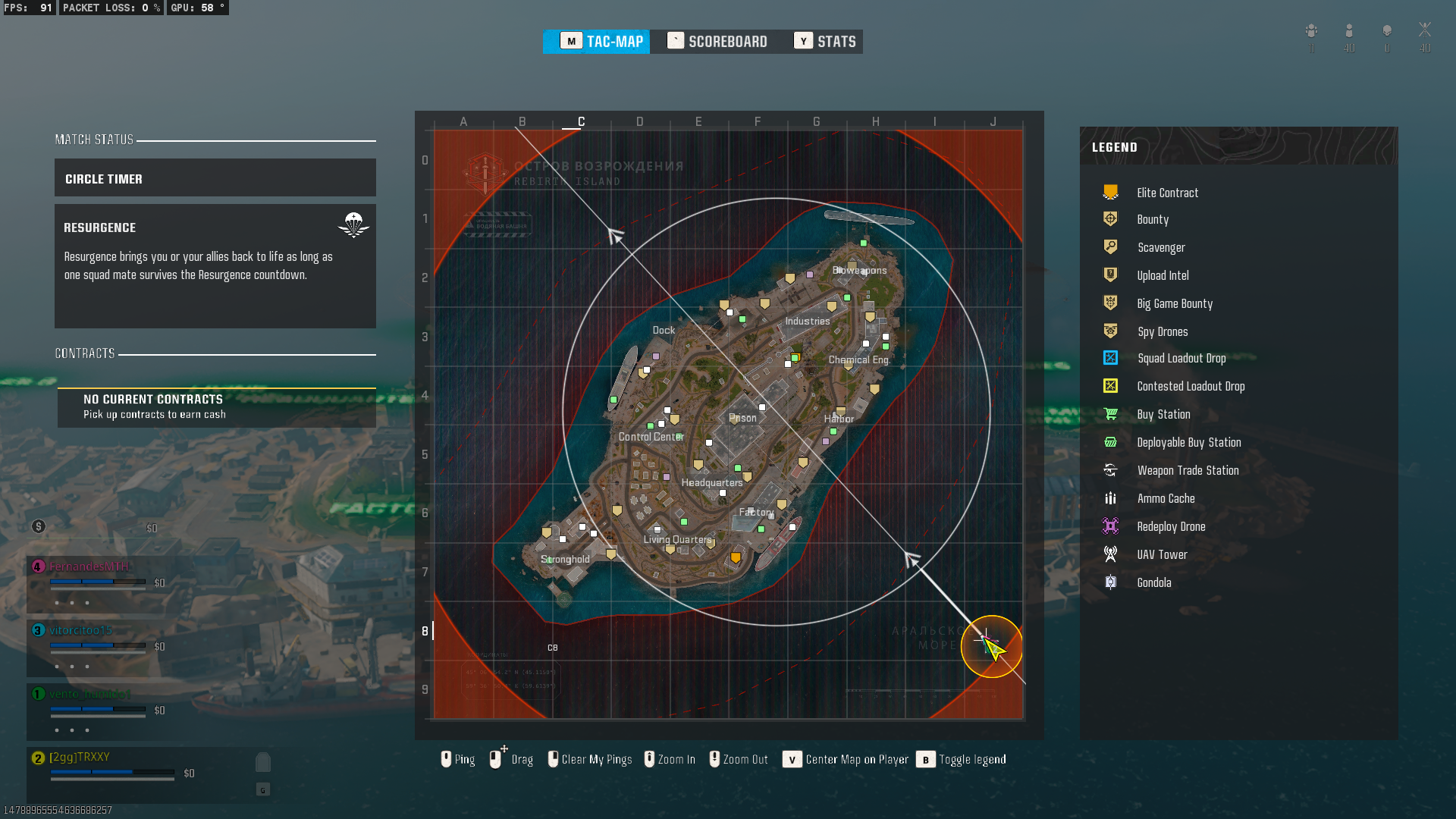Choose Weapon Trade Station in legend
The width and height of the screenshot is (1456, 819).
[x=1188, y=471]
